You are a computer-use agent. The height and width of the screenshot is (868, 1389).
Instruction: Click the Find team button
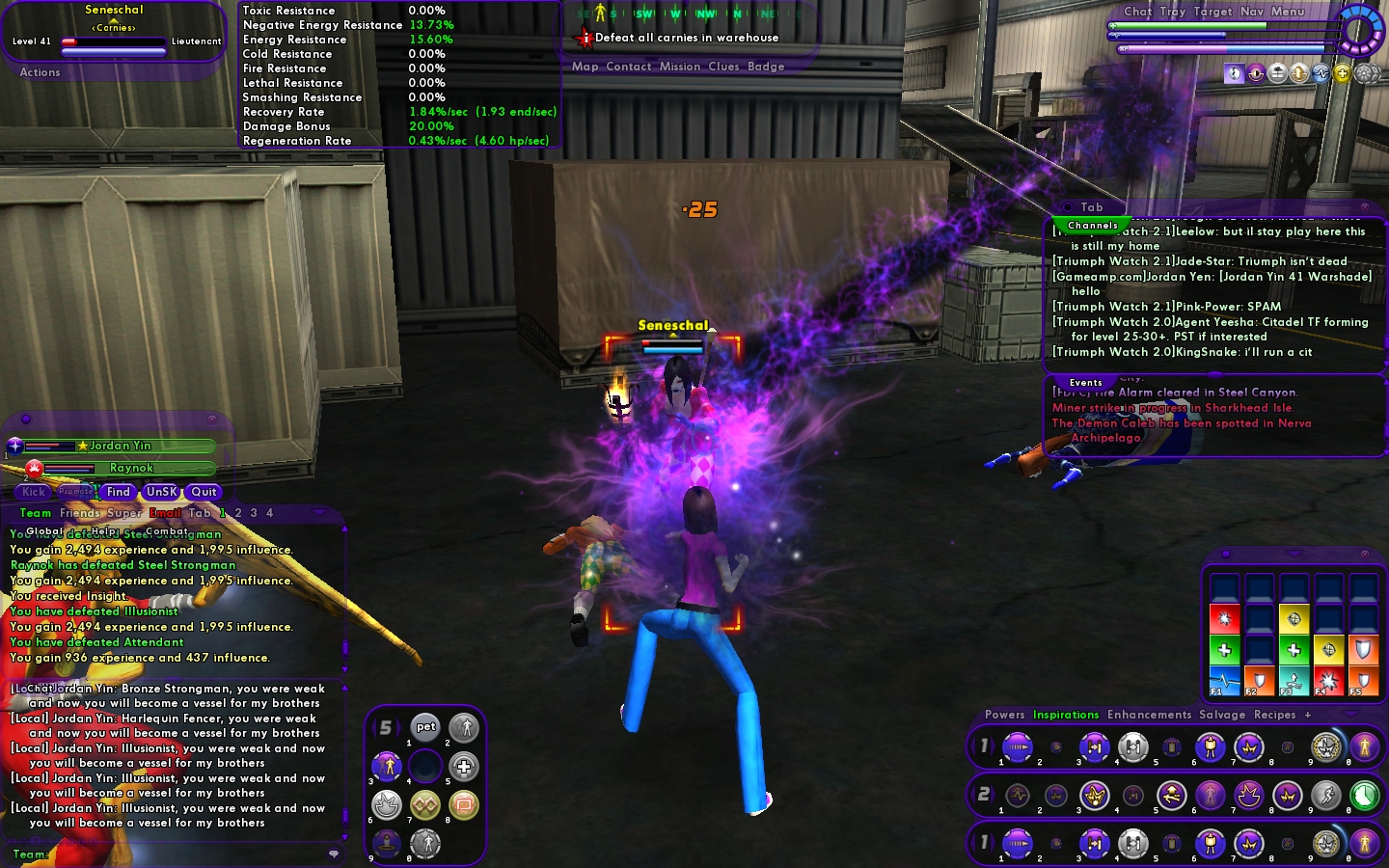point(119,492)
